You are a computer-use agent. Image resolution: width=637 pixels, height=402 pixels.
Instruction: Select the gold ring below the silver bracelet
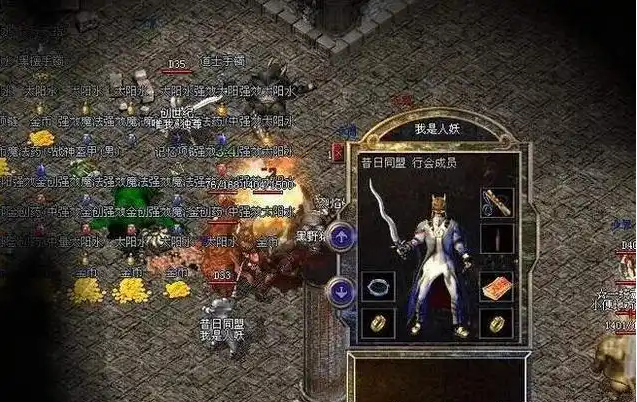coord(379,322)
